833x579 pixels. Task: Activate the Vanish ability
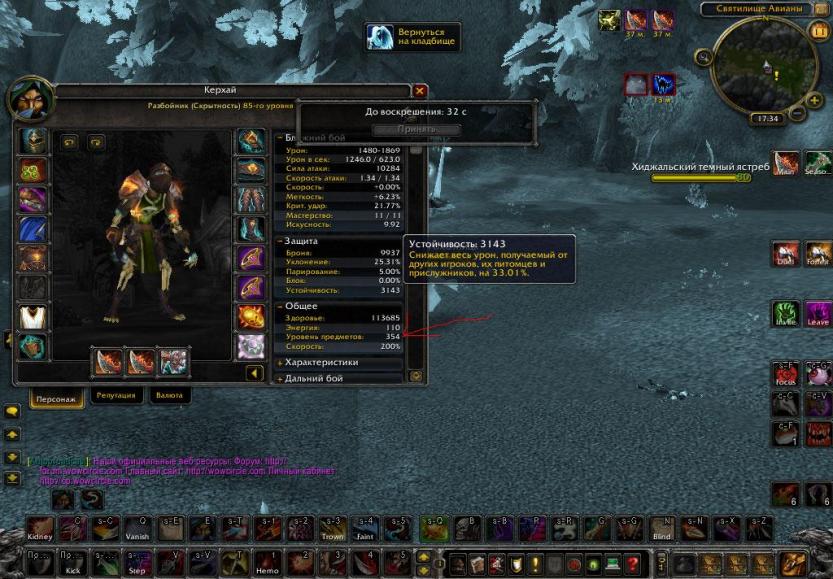click(137, 528)
